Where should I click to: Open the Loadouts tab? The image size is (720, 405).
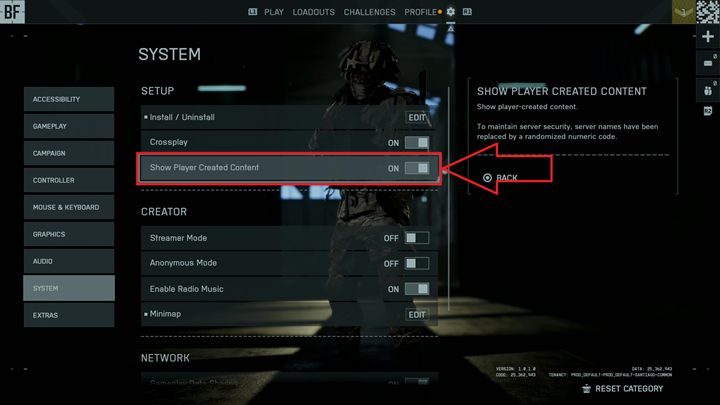(x=313, y=12)
